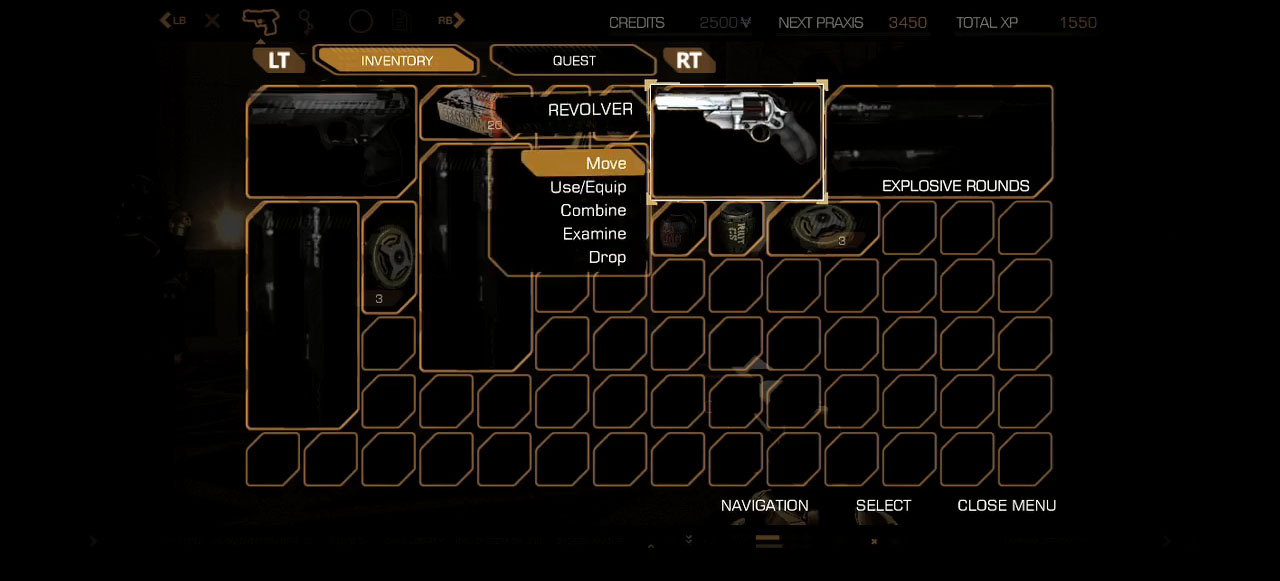The image size is (1280, 581).
Task: Examine the revolver via context menu
Action: point(594,234)
